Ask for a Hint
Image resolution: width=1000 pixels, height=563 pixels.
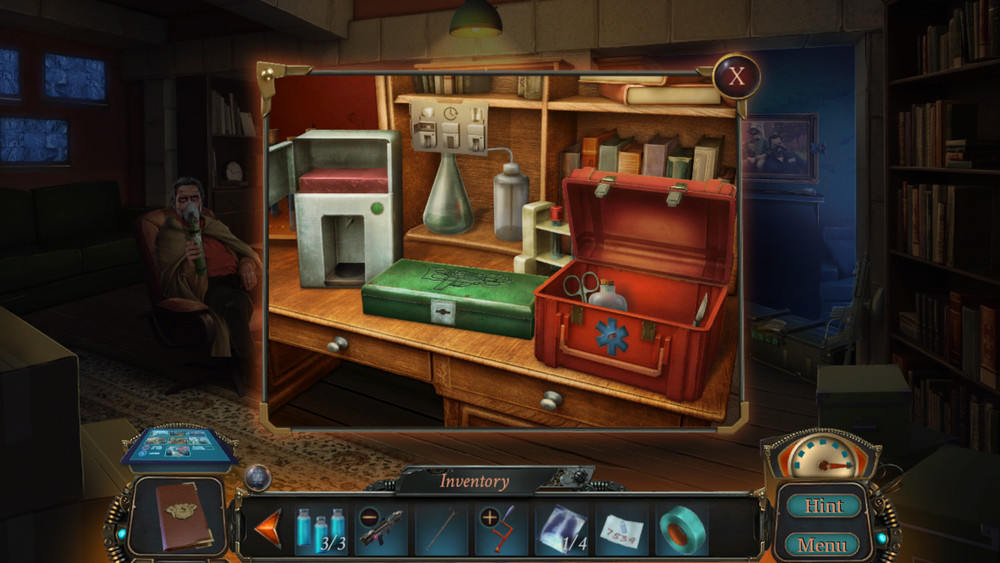click(824, 506)
